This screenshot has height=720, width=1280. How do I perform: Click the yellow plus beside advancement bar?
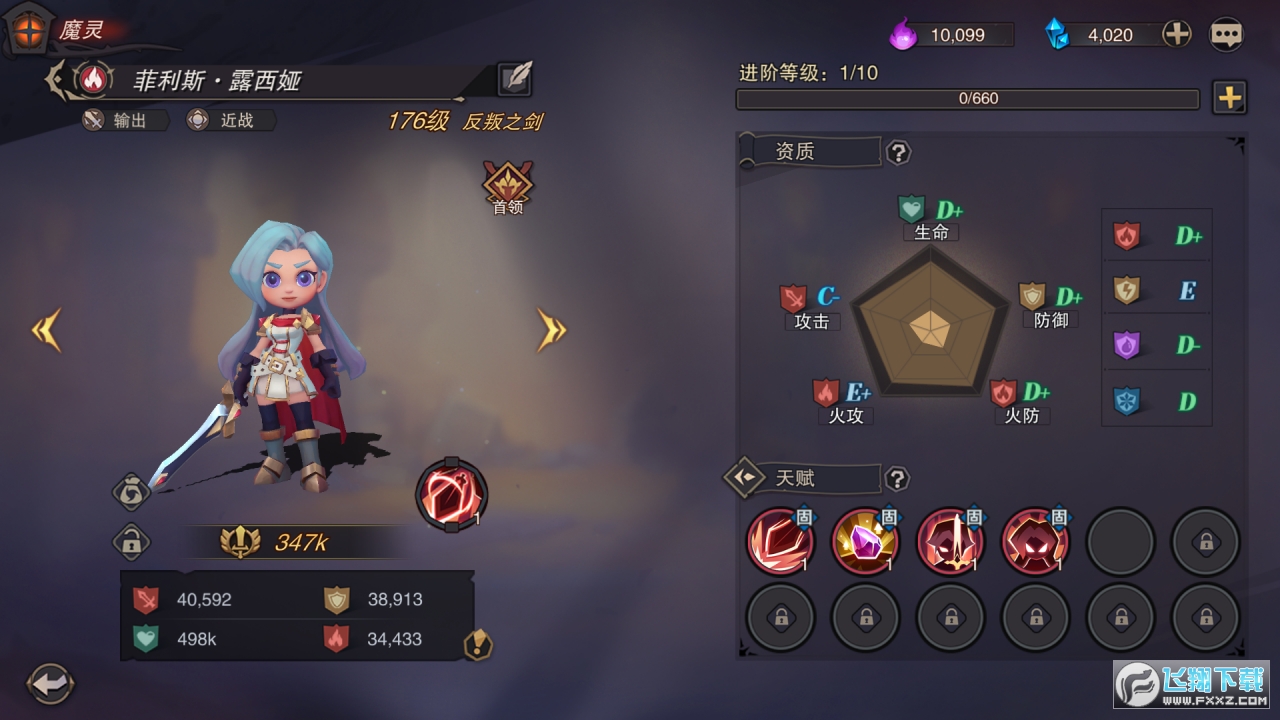1229,98
